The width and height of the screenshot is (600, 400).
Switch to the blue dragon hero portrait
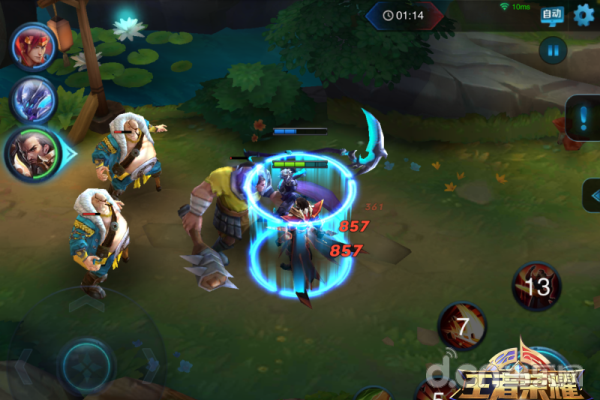coord(33,99)
